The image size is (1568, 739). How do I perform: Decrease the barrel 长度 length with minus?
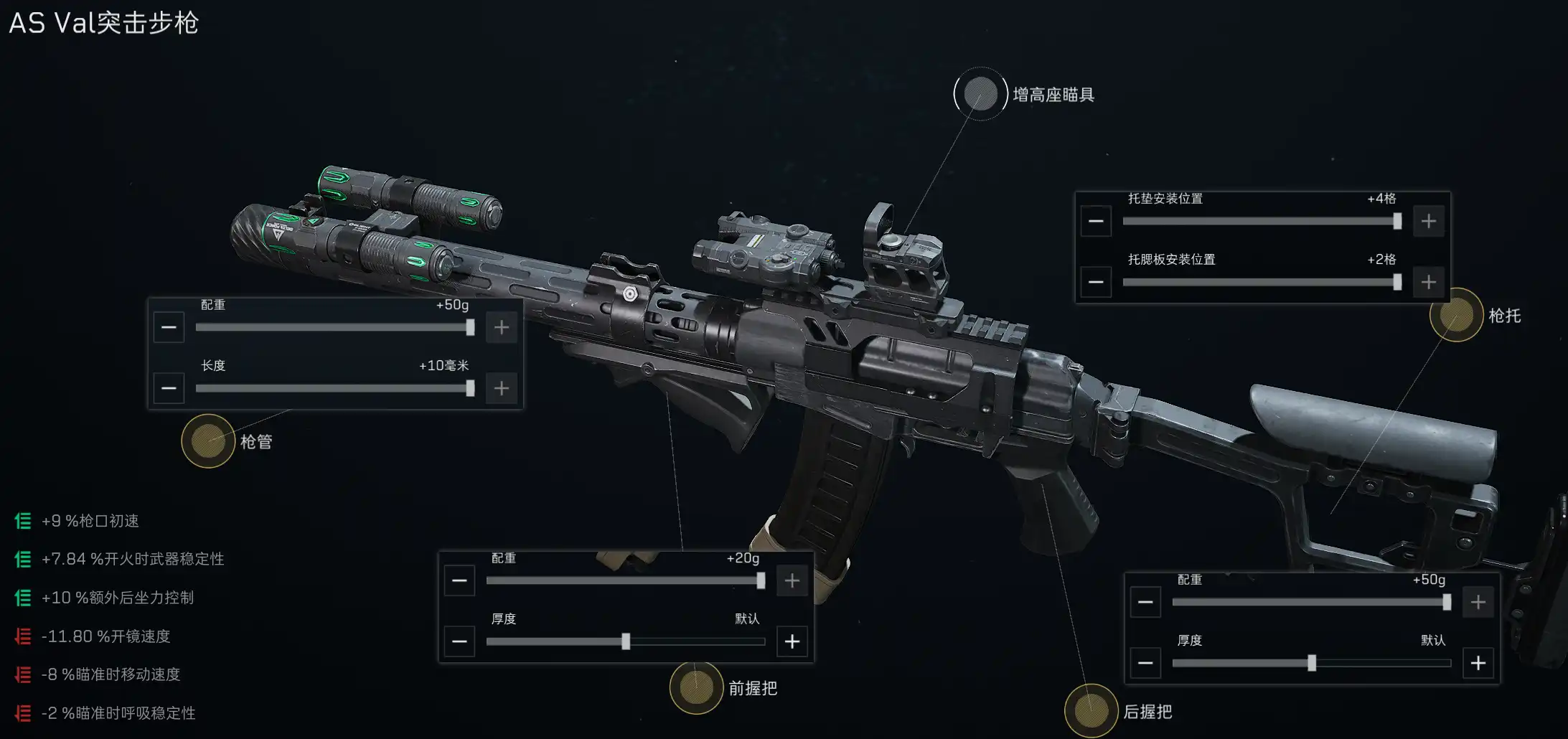pos(169,389)
